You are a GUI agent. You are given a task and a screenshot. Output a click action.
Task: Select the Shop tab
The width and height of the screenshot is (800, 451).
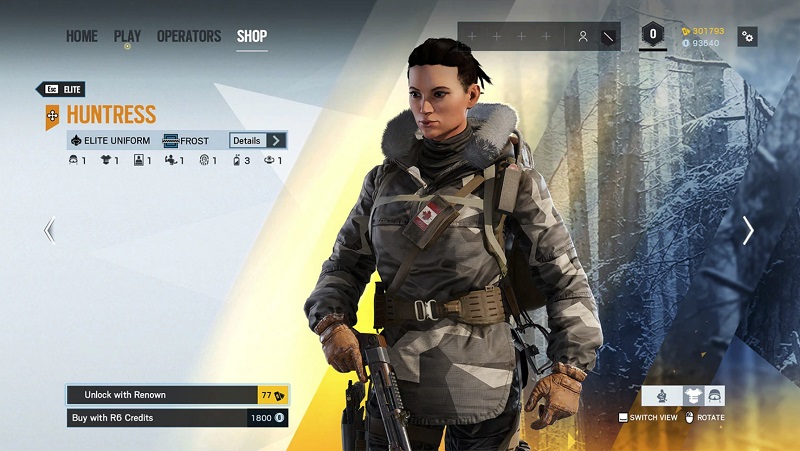point(252,37)
